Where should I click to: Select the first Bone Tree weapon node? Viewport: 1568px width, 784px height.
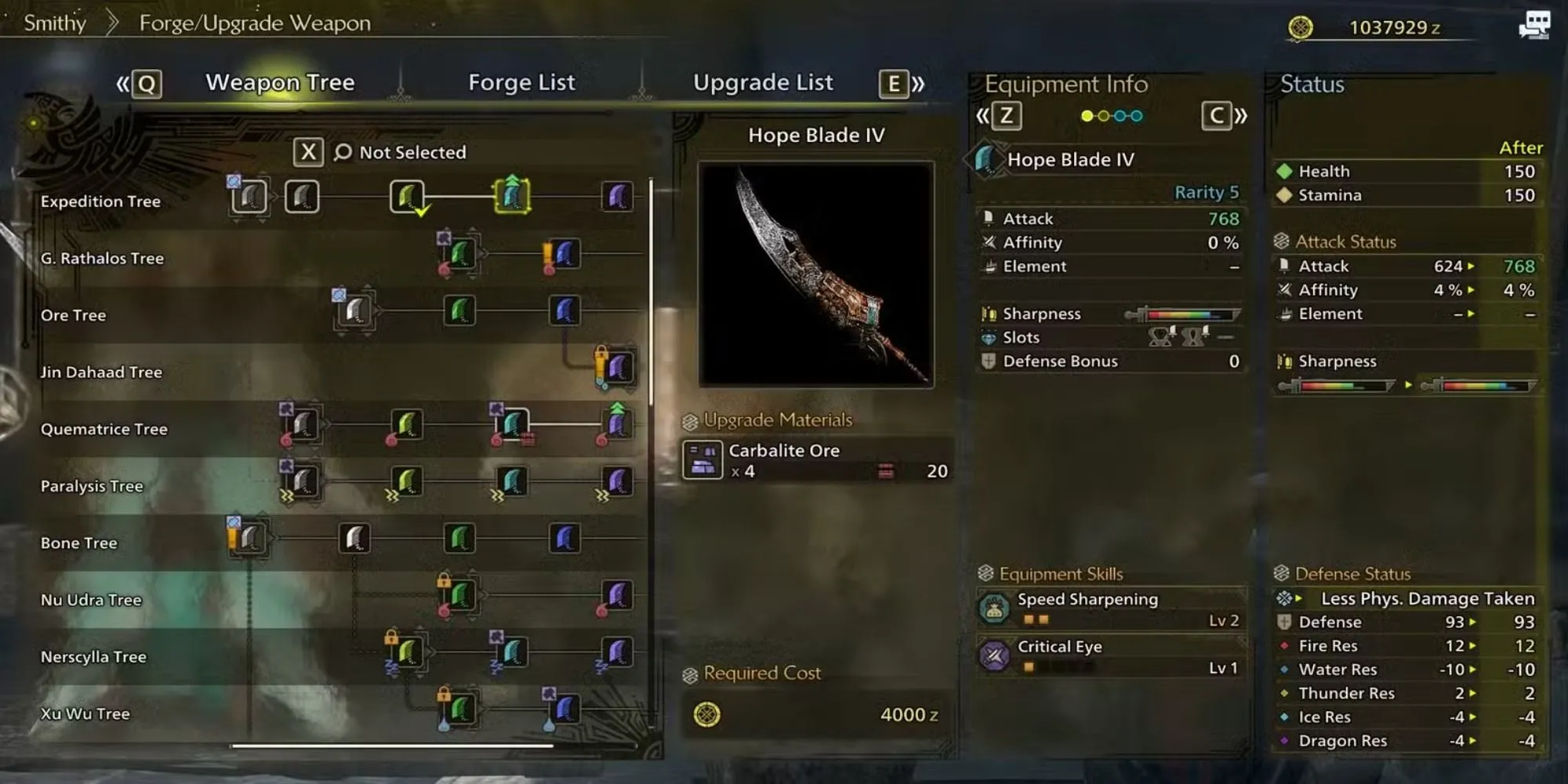(249, 539)
